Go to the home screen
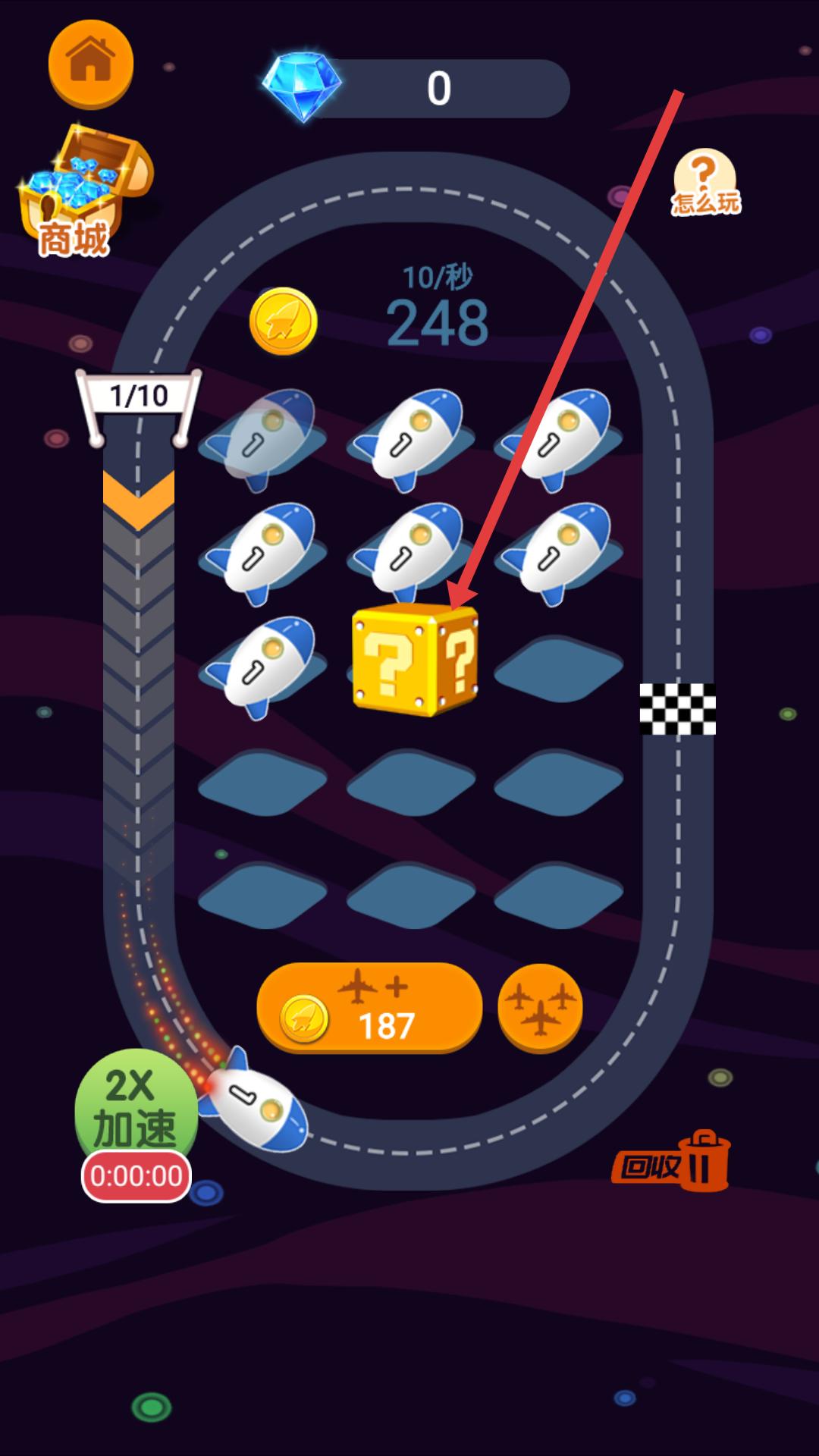 tap(90, 63)
